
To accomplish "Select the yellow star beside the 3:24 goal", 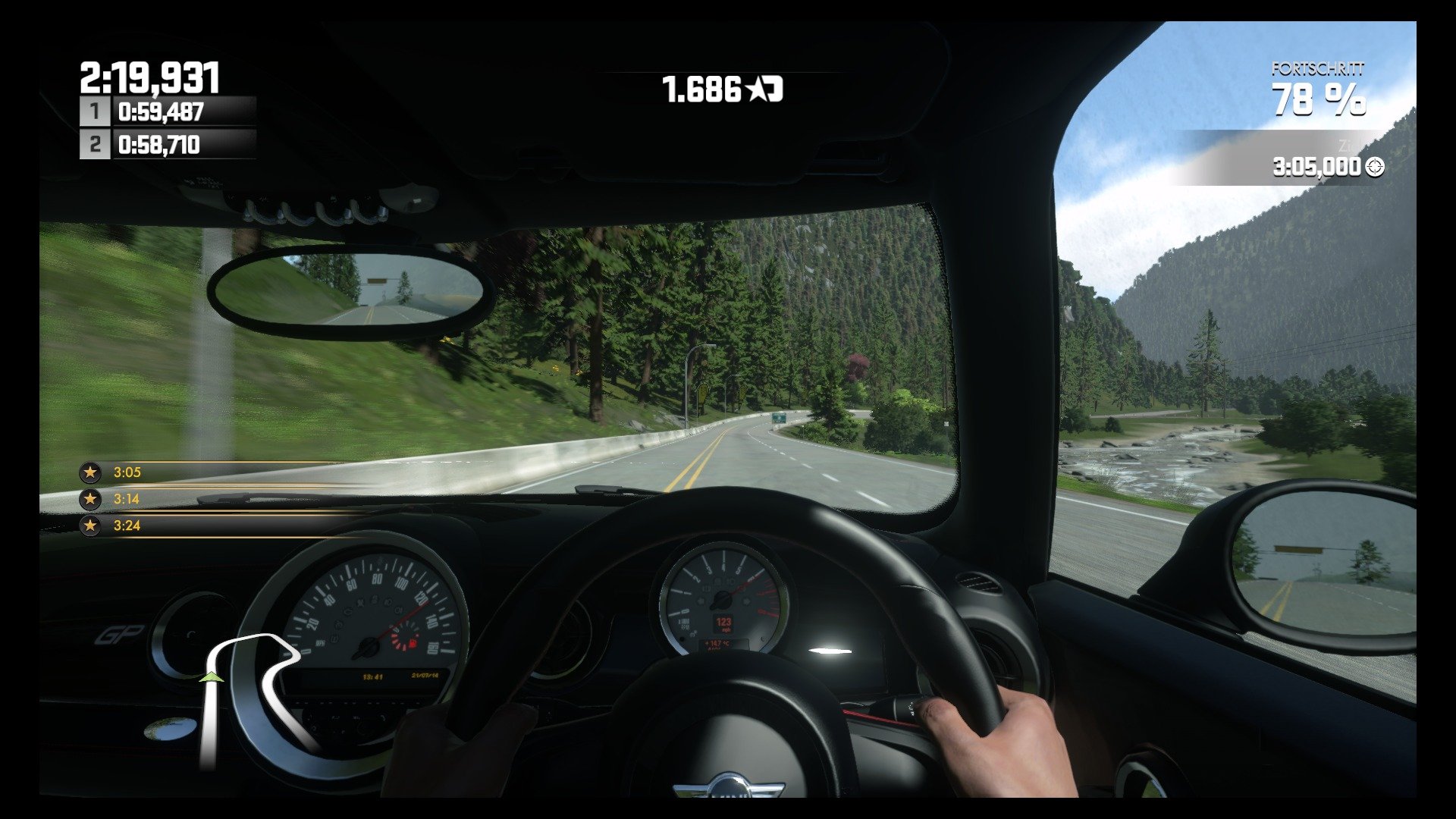I will tap(90, 526).
